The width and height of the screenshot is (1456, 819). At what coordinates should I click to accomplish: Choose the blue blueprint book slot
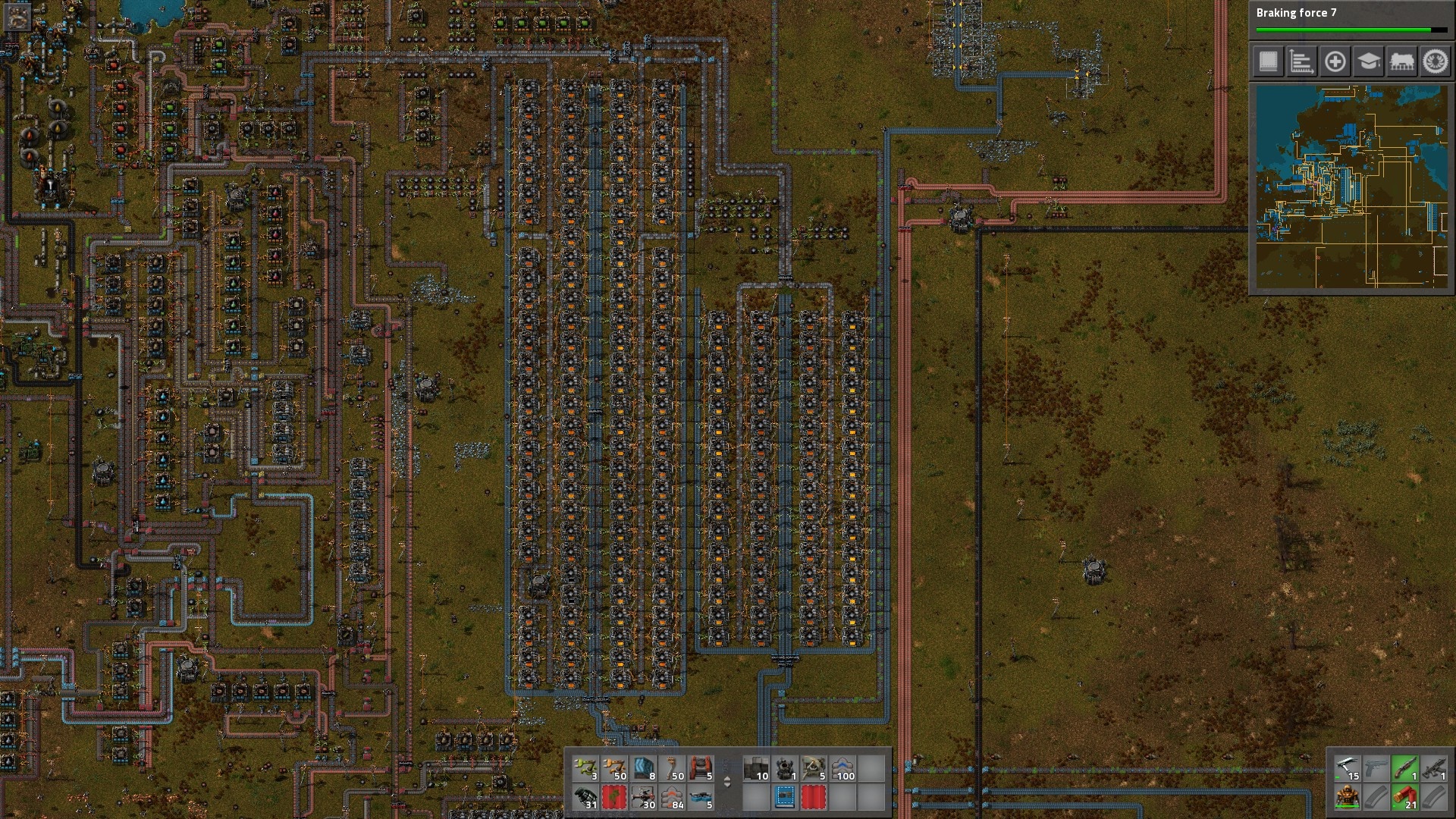pos(785,797)
